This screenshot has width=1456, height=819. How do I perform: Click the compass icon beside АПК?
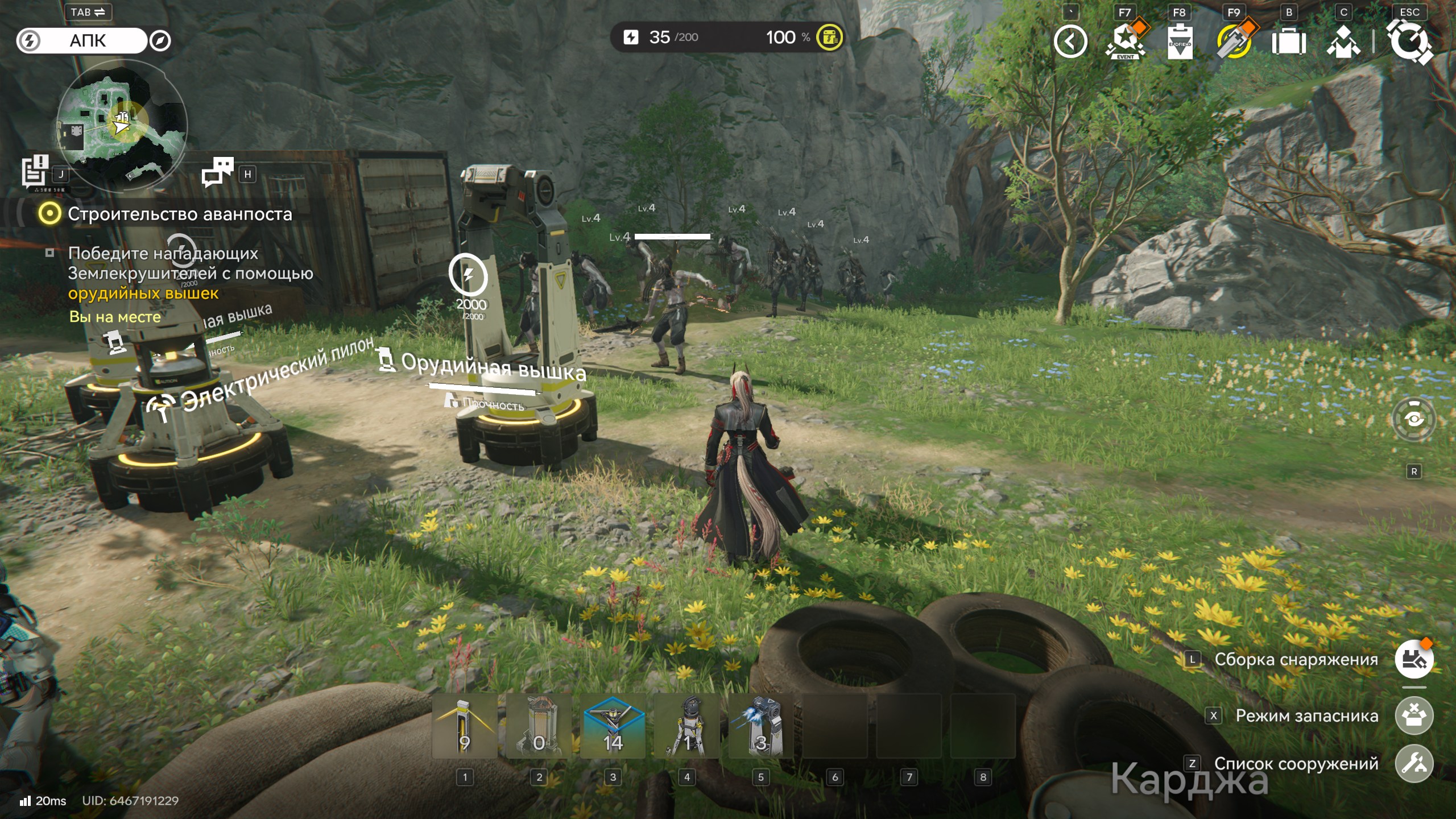pos(160,41)
